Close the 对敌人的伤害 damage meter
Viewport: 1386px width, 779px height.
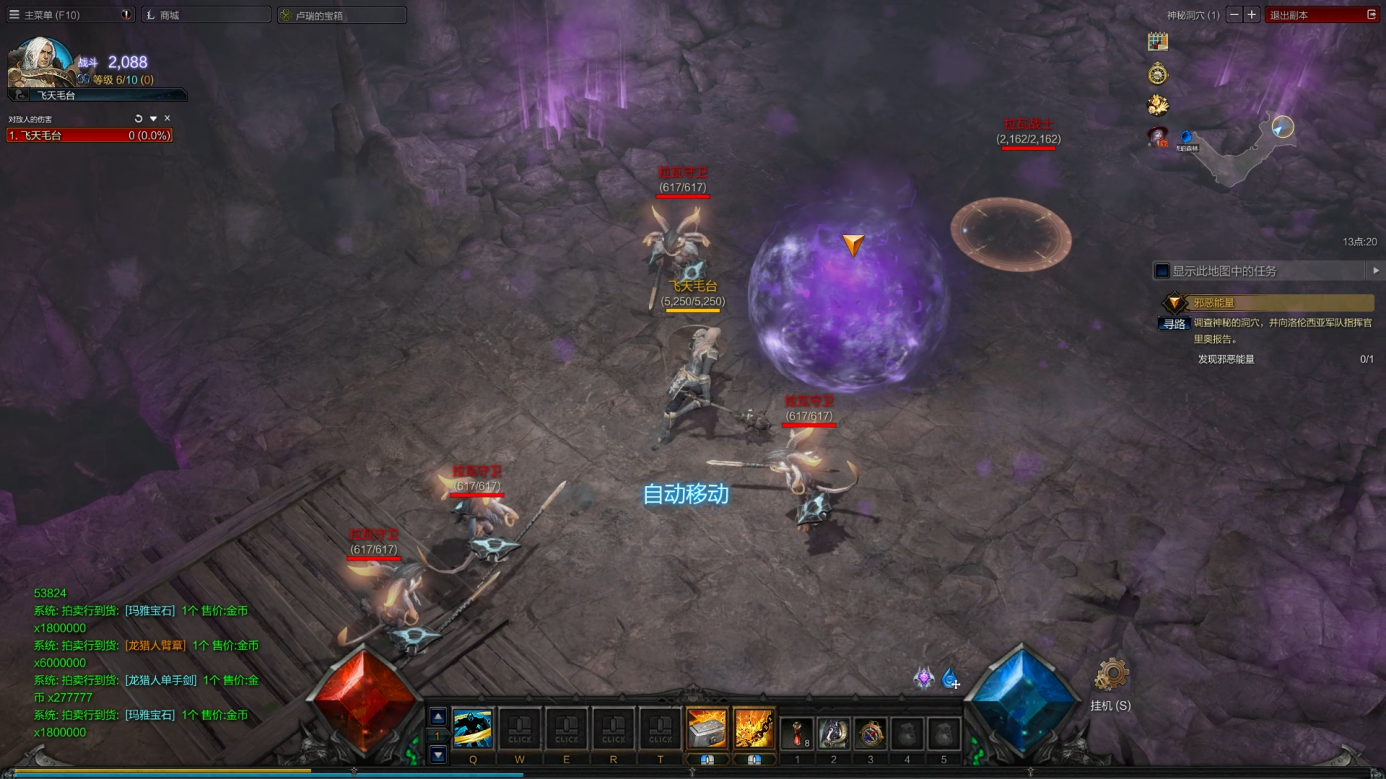167,119
